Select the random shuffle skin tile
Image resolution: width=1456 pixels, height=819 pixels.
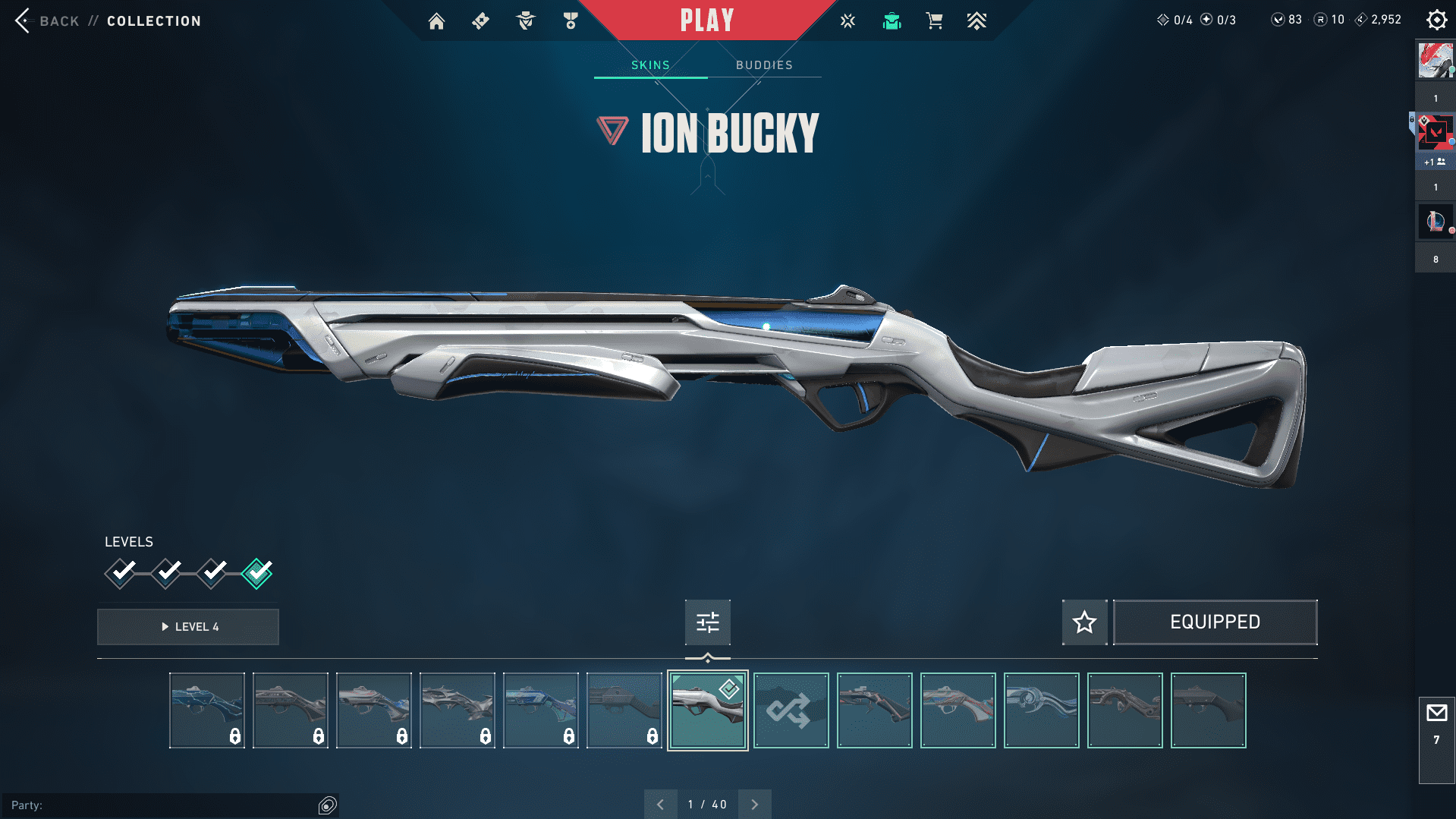tap(791, 710)
